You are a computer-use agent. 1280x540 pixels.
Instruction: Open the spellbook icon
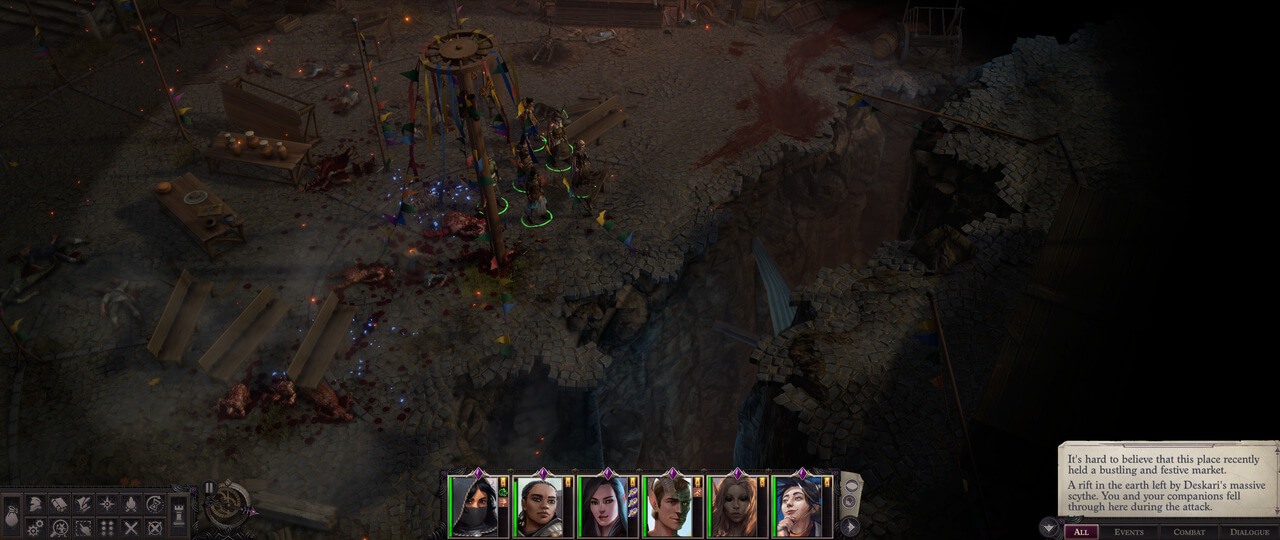59,504
